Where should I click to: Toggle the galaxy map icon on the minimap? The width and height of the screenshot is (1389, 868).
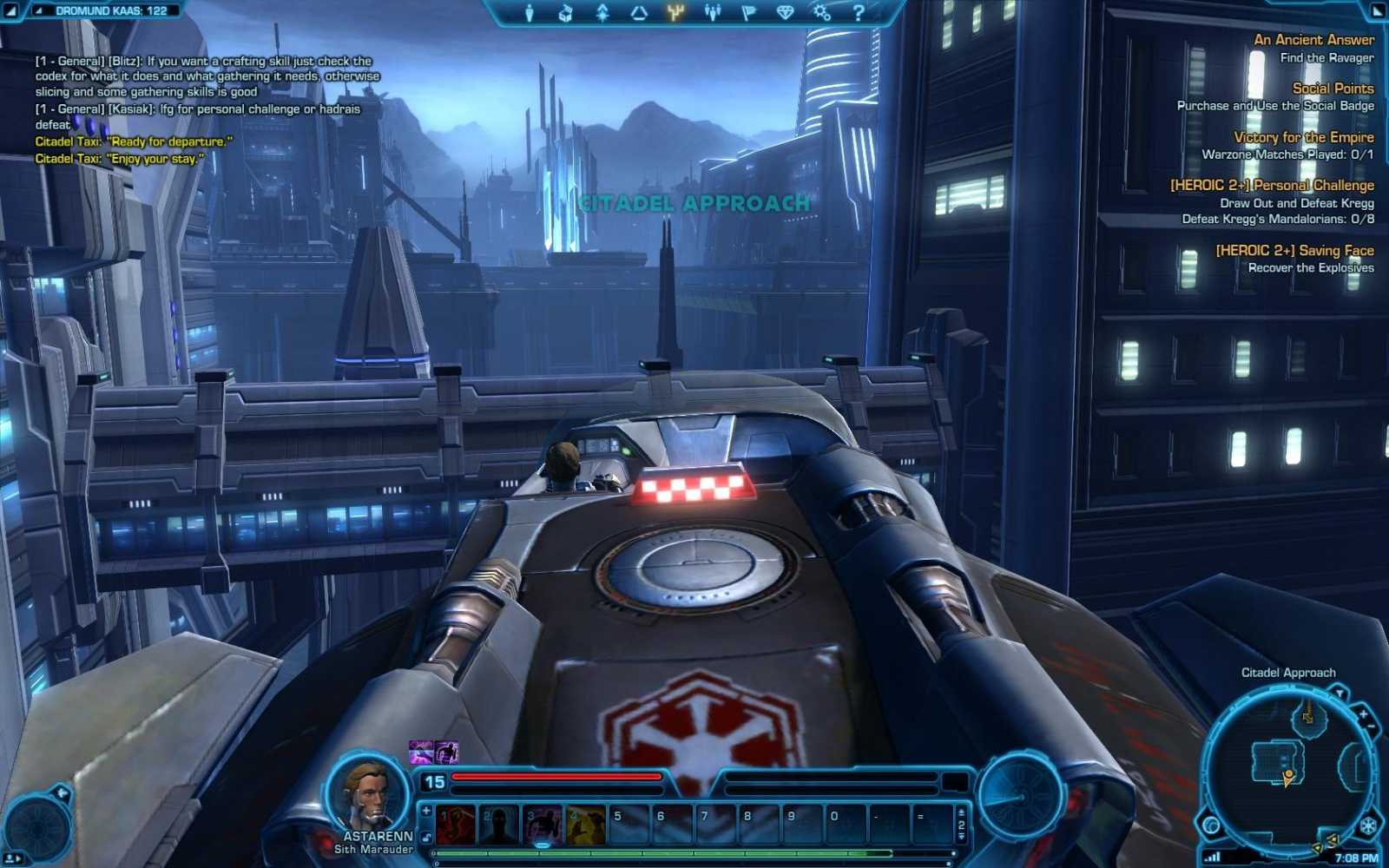tap(1210, 825)
